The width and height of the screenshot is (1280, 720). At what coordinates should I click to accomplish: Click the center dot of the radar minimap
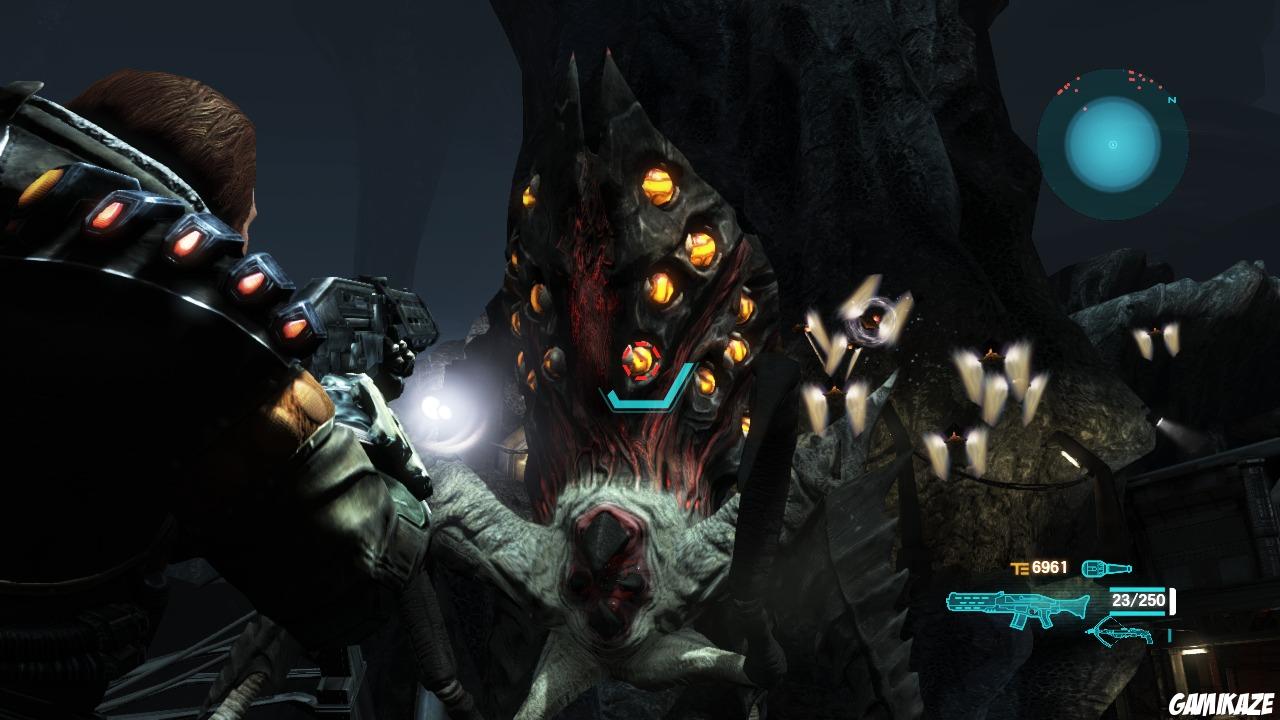coord(1112,145)
